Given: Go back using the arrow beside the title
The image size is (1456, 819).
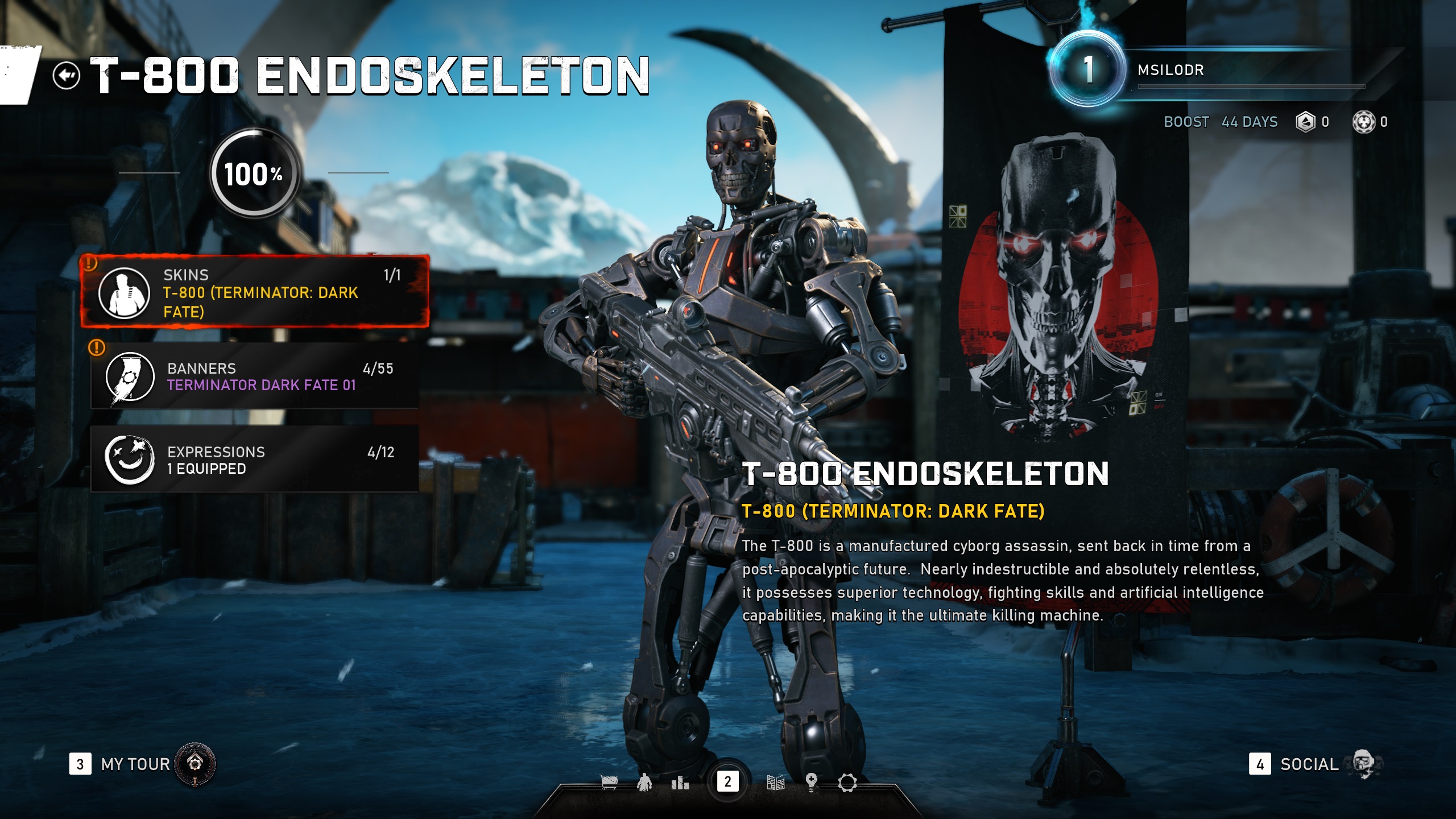Looking at the screenshot, I should 66,76.
